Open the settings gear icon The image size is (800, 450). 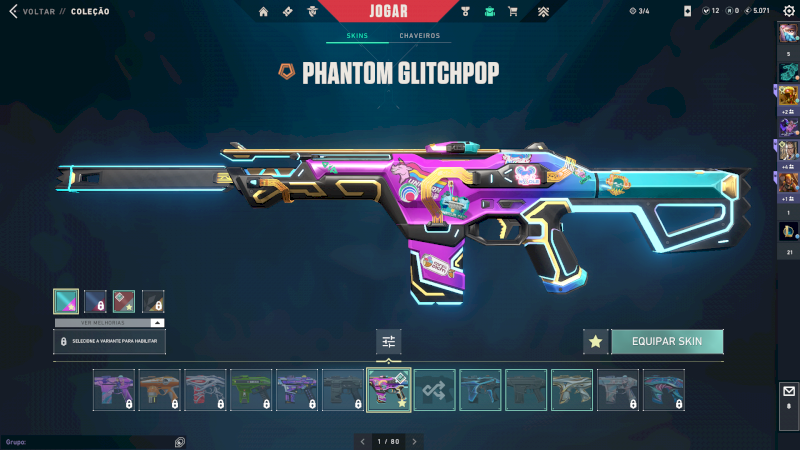(789, 11)
